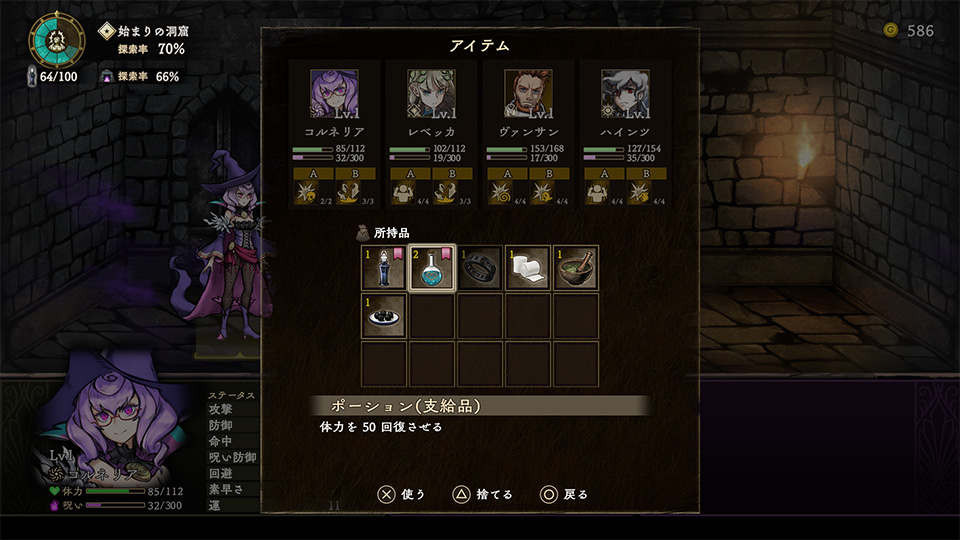Viewport: 960px width, 540px height.
Task: Select Cornelia's purple-haired party portrait
Action: (334, 94)
